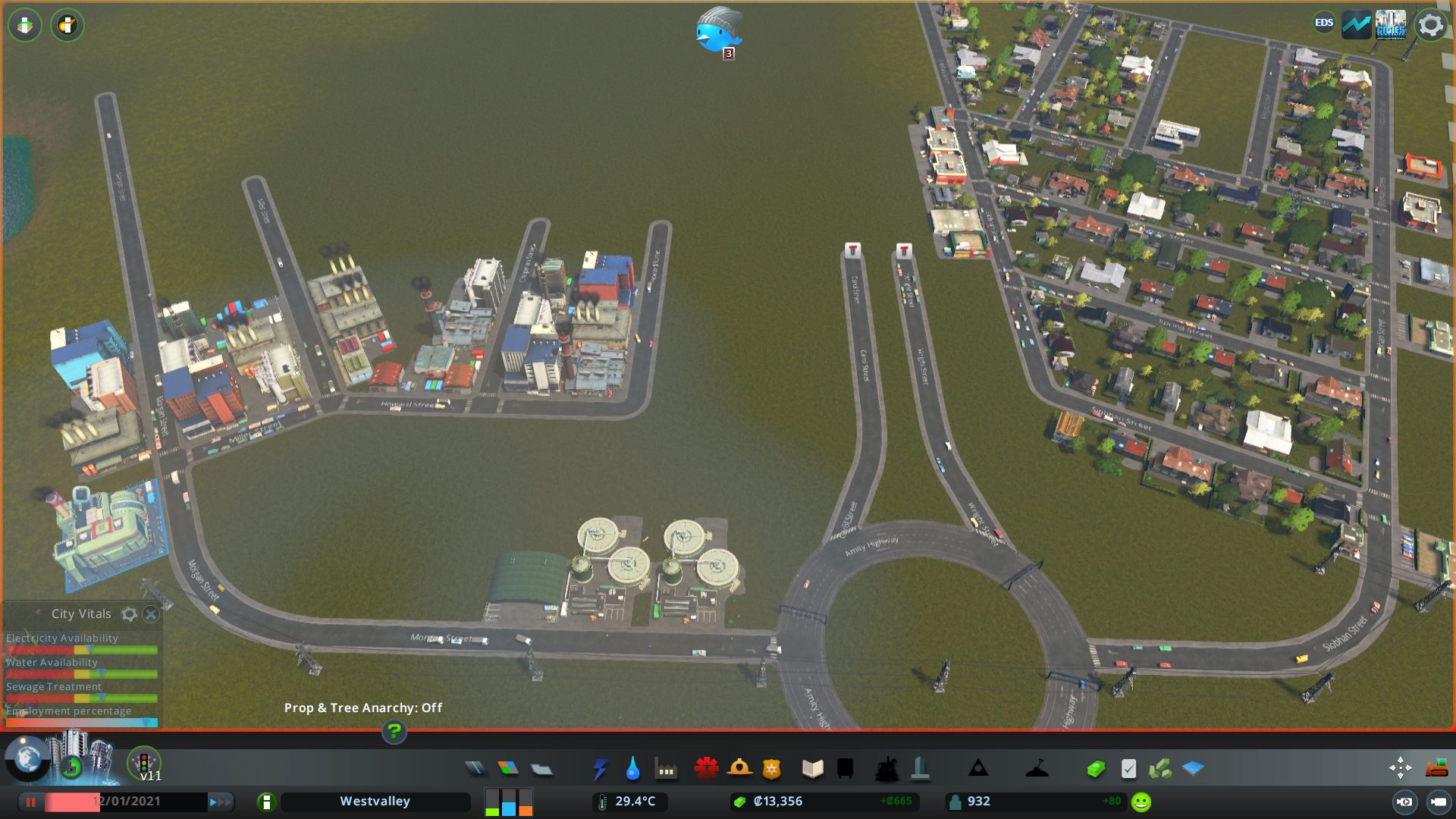Toggle the EDS mode in top-right corner

click(1323, 24)
